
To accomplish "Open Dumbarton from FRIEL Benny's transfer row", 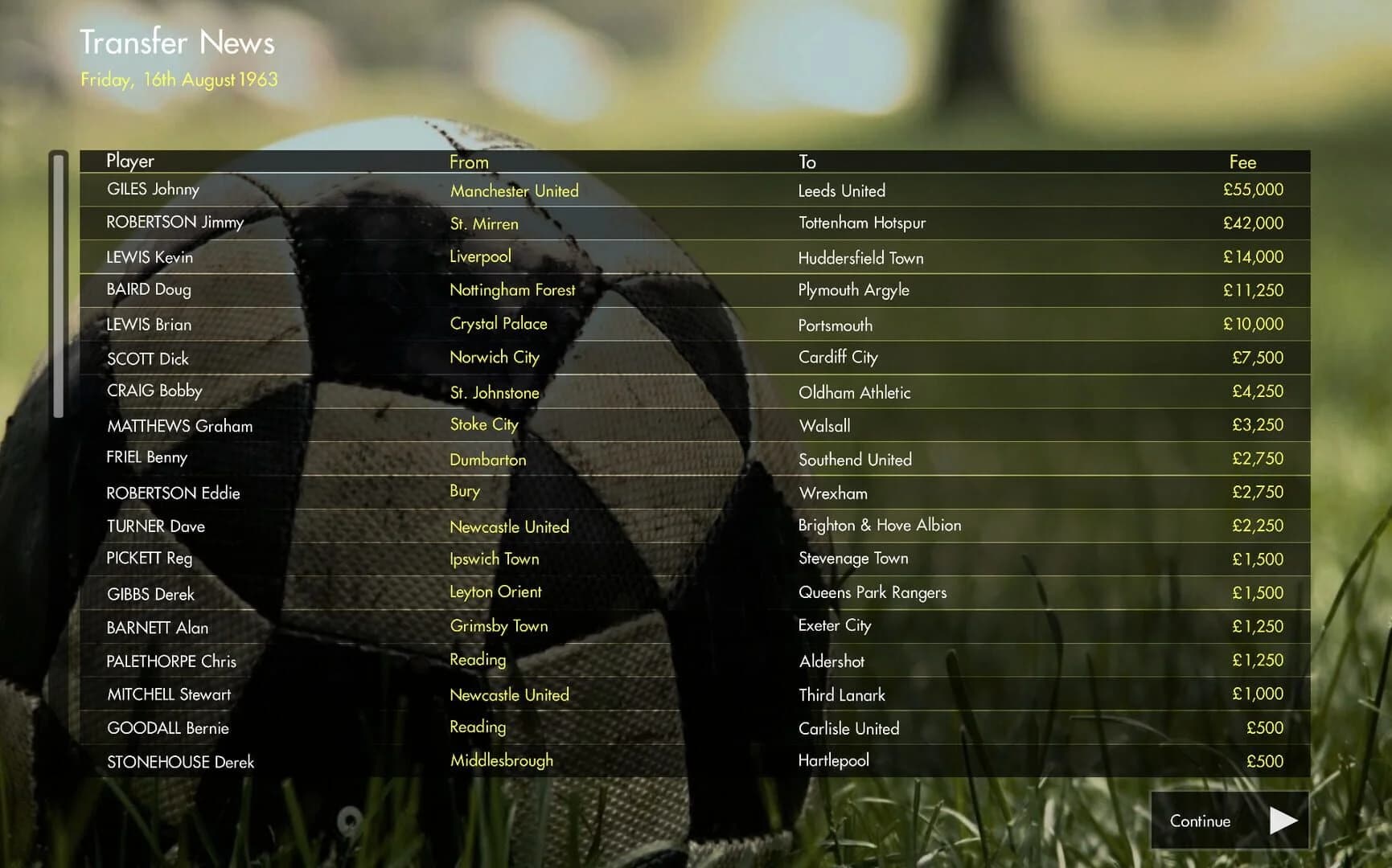I will pos(487,460).
